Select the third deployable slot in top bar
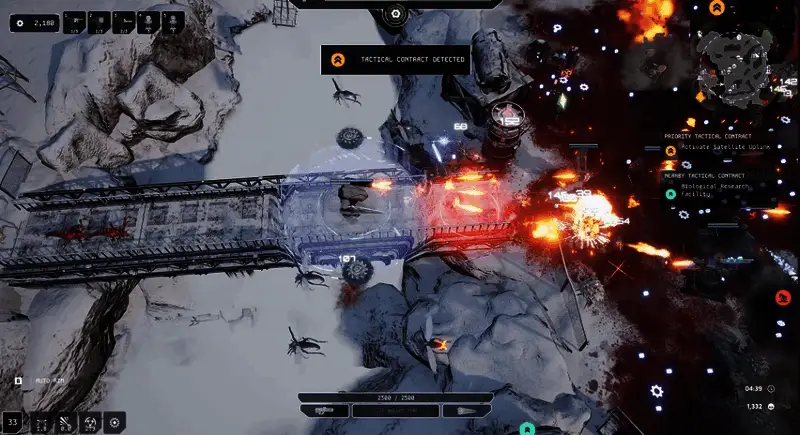This screenshot has height=435, width=800. (124, 20)
